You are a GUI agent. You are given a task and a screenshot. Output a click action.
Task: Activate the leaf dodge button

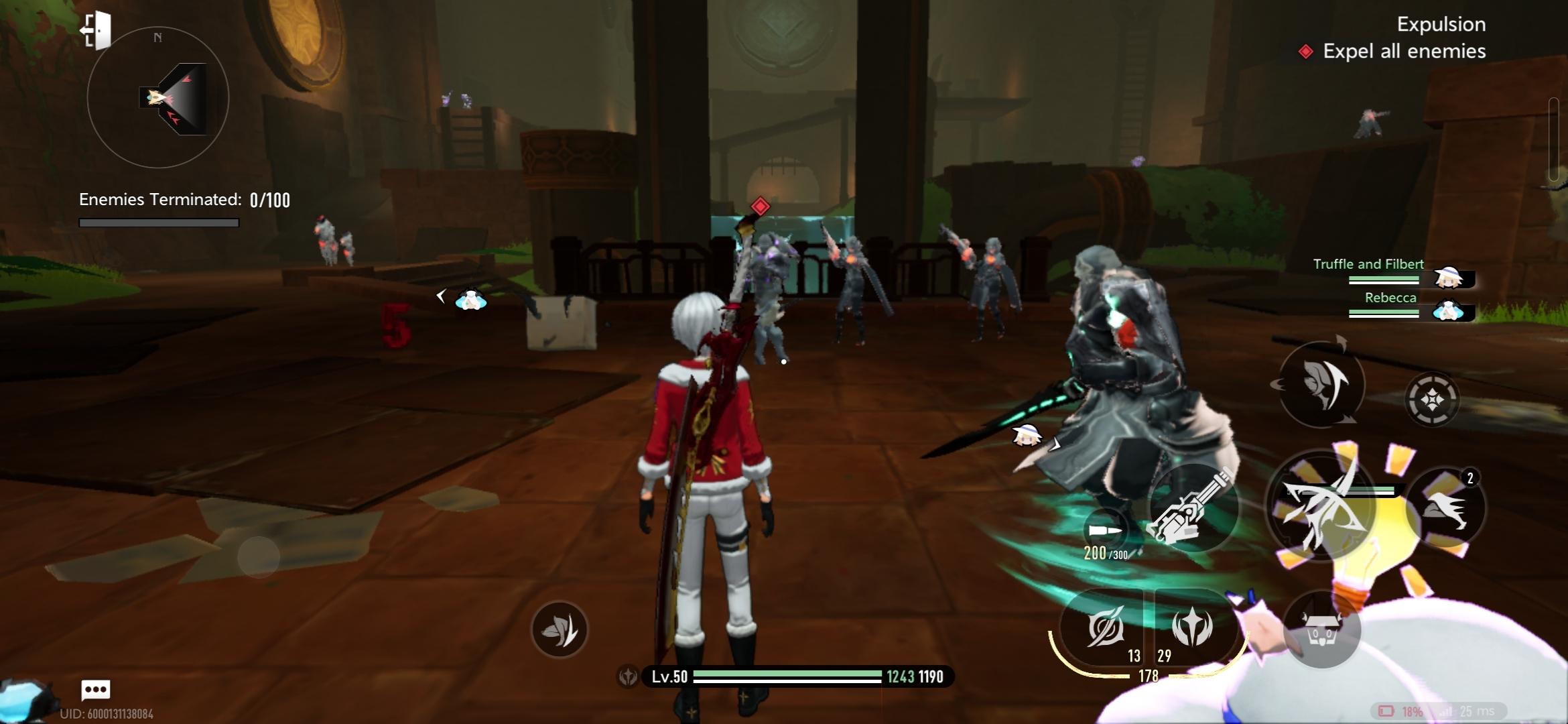pos(560,629)
